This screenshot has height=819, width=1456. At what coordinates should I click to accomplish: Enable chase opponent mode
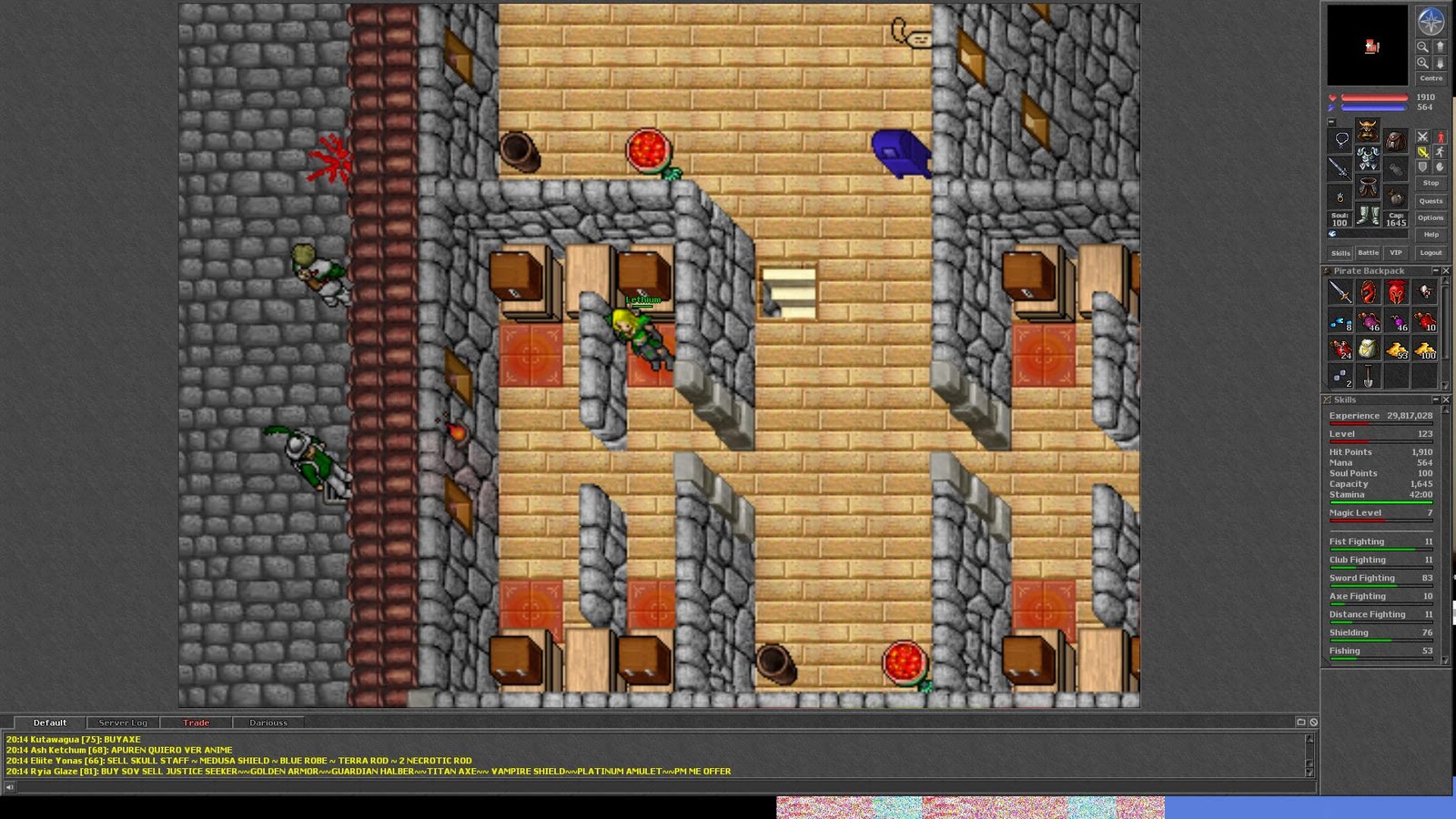(1440, 151)
